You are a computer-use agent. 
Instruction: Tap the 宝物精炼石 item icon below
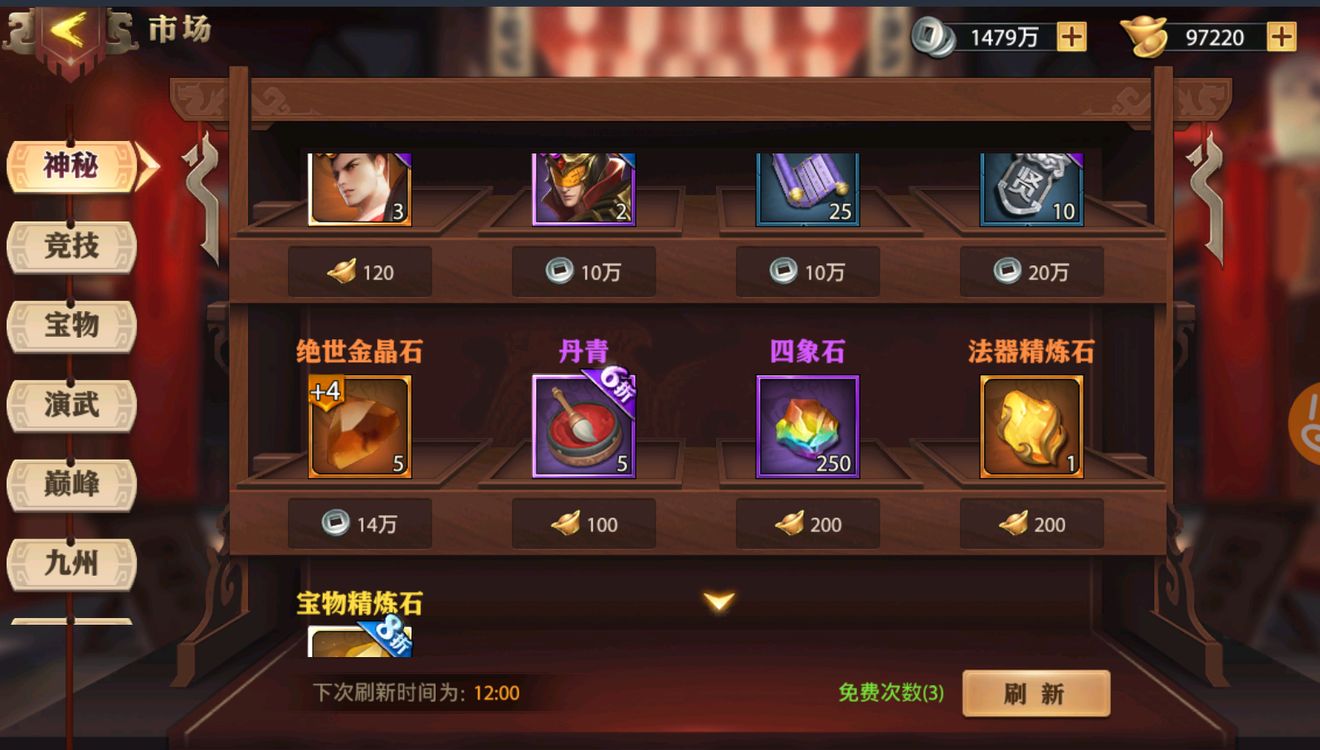pos(358,640)
